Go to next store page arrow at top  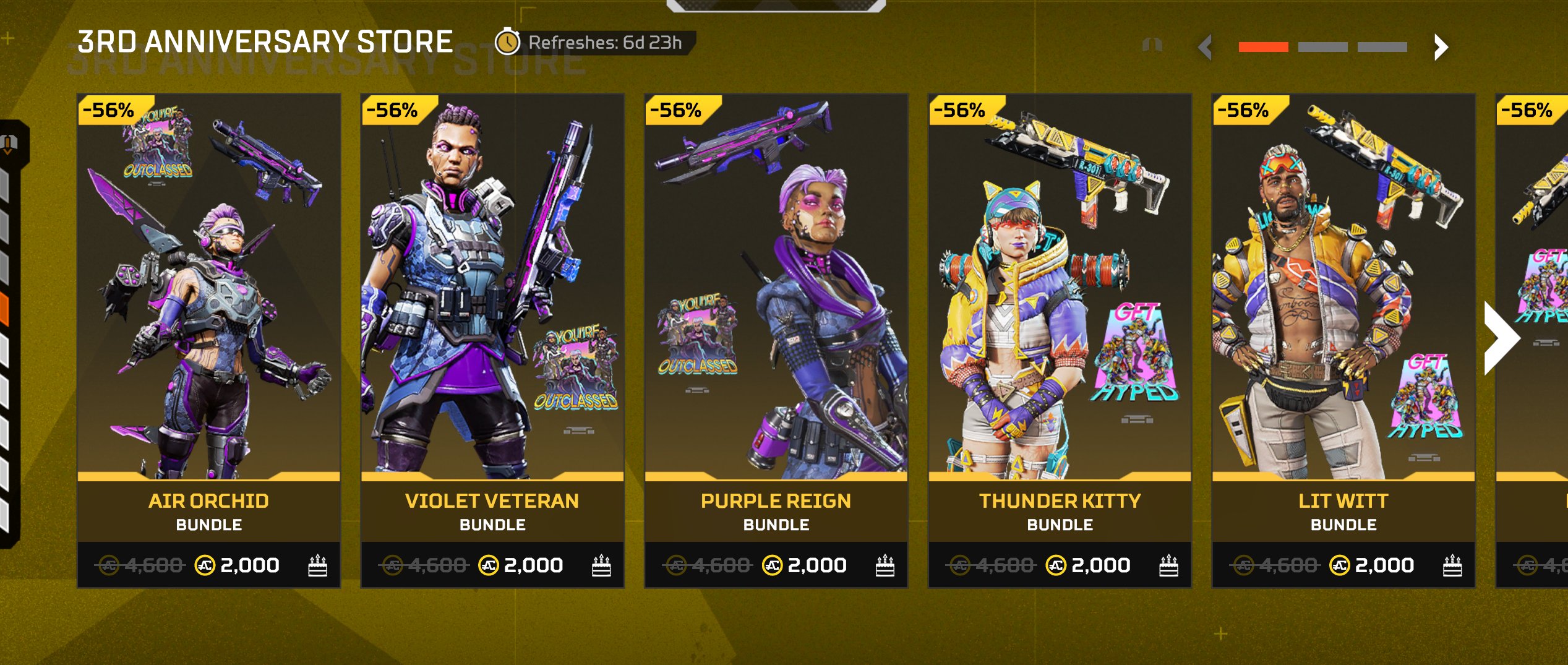pyautogui.click(x=1441, y=47)
